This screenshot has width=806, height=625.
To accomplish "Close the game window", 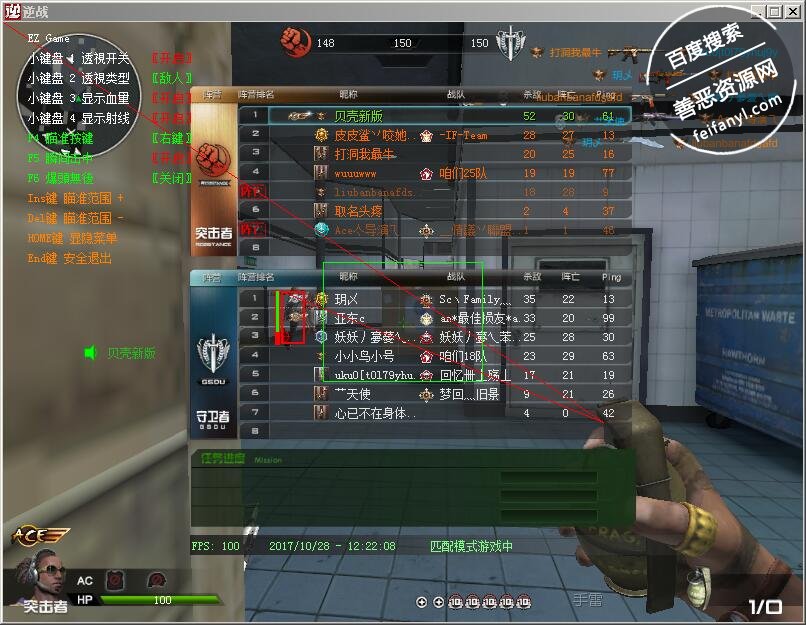I will pyautogui.click(x=791, y=10).
